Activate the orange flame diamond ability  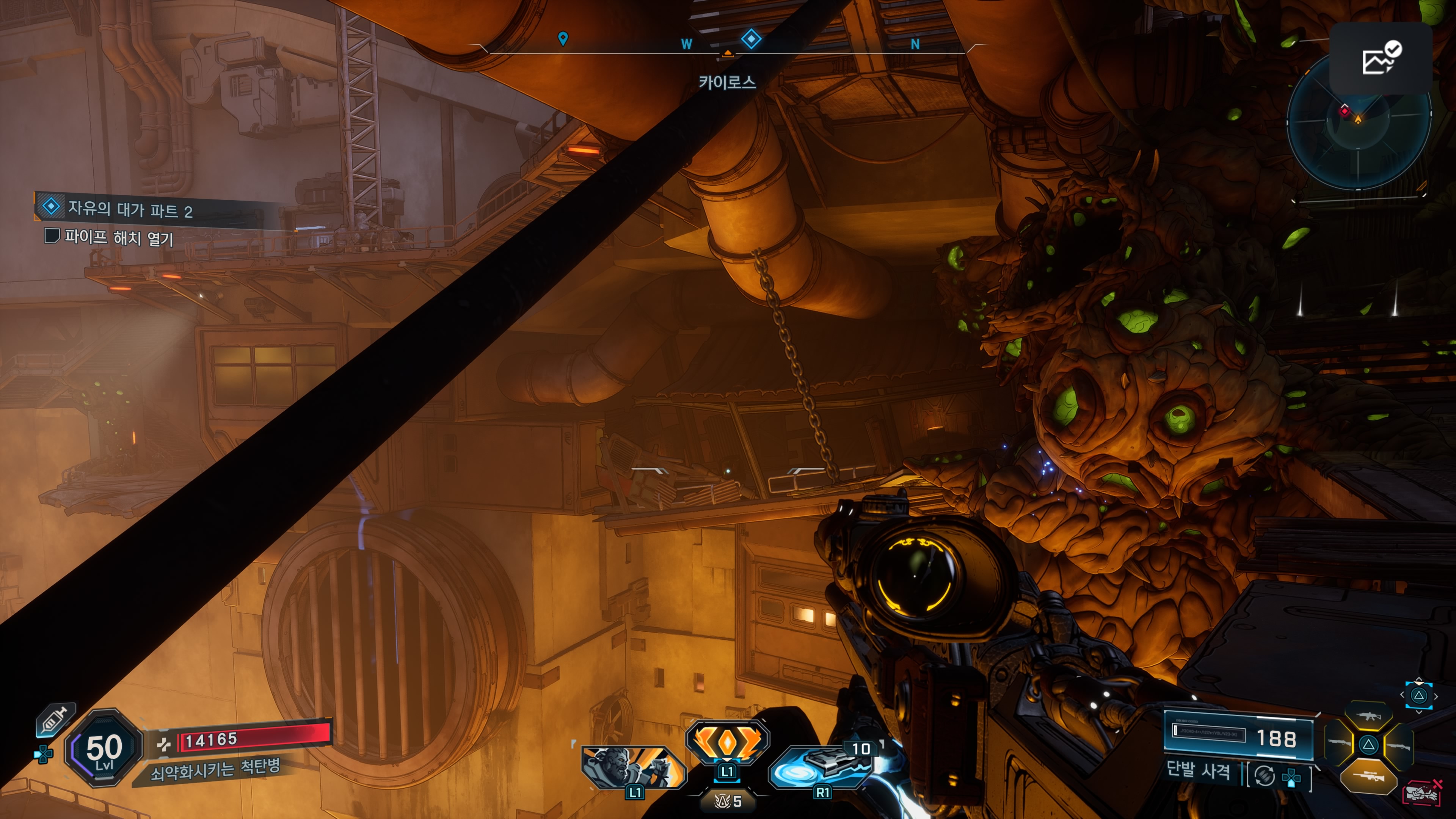click(727, 742)
